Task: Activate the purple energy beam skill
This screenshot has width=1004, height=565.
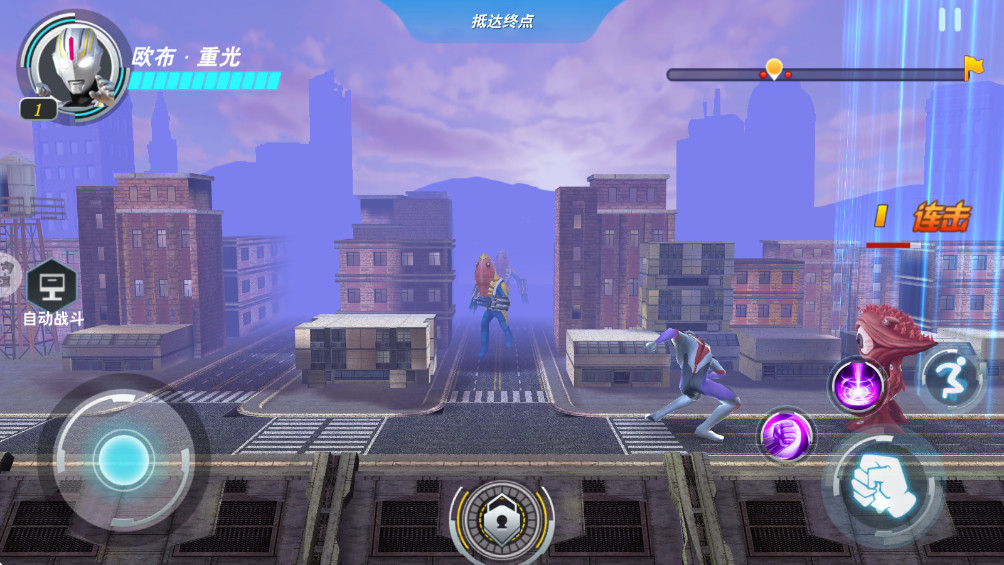Action: (x=857, y=384)
